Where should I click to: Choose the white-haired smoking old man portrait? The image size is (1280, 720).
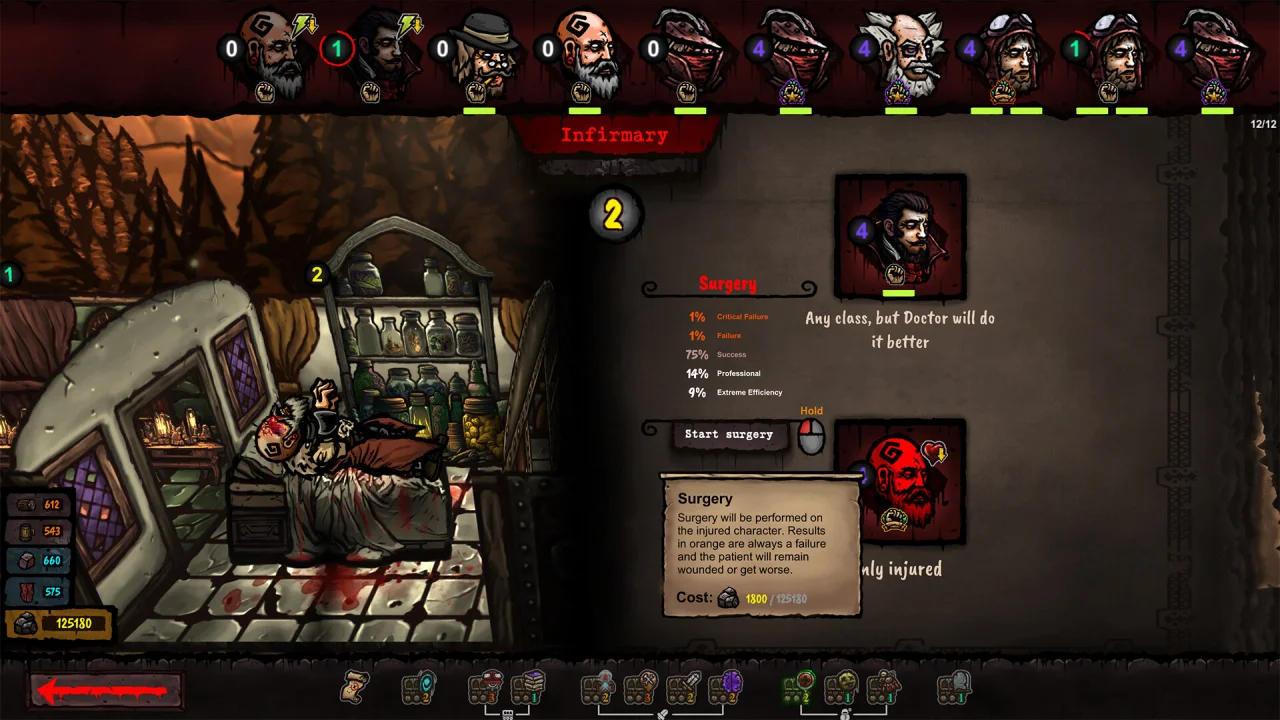pos(903,55)
